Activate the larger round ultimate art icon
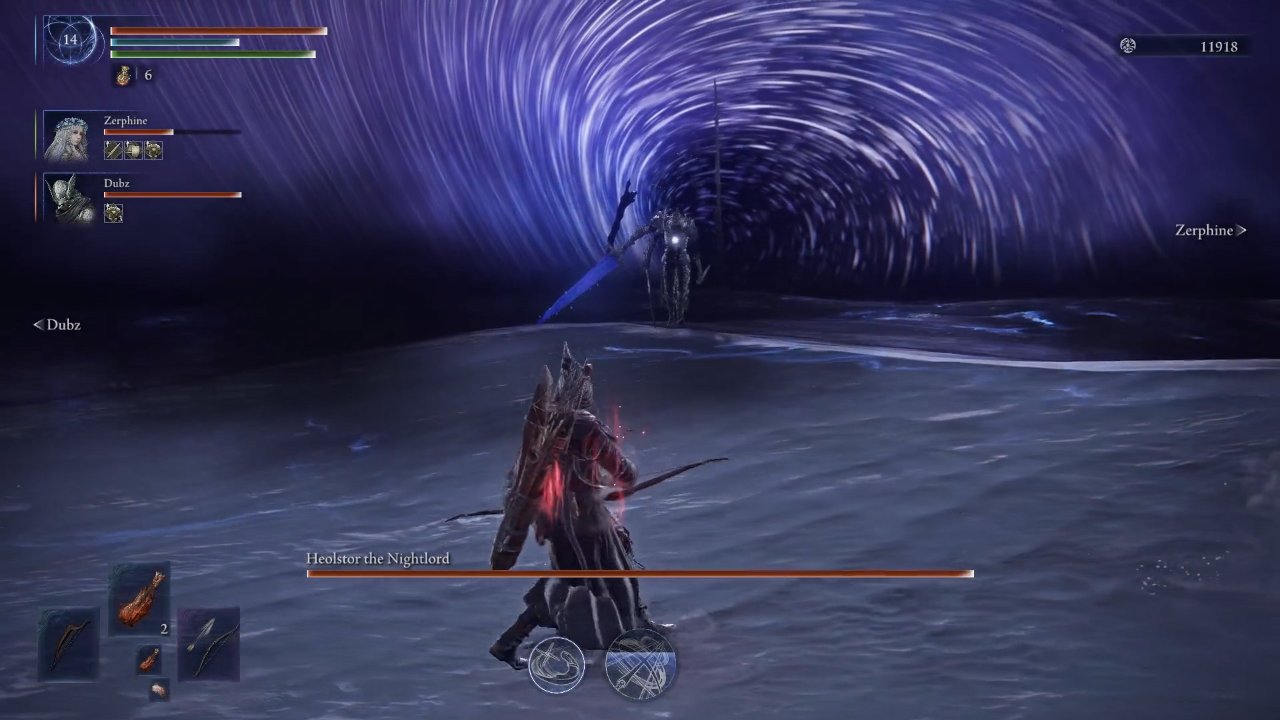Screen dimensions: 1280x720 click(640, 663)
